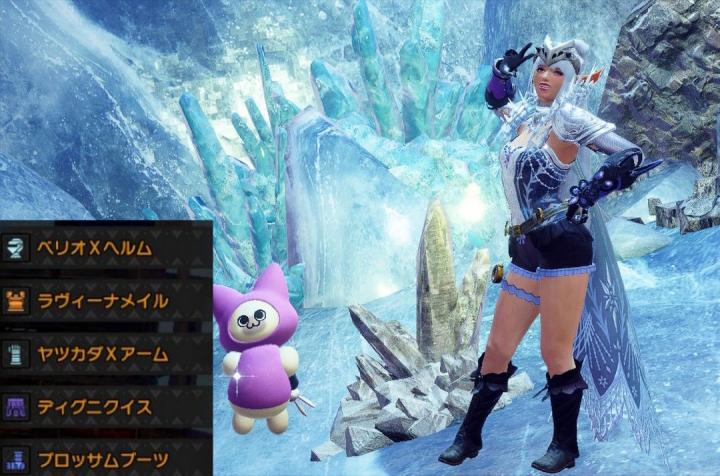Choose the ラヴィーナメイル chest armor row
Image resolution: width=720 pixels, height=476 pixels.
click(x=100, y=300)
